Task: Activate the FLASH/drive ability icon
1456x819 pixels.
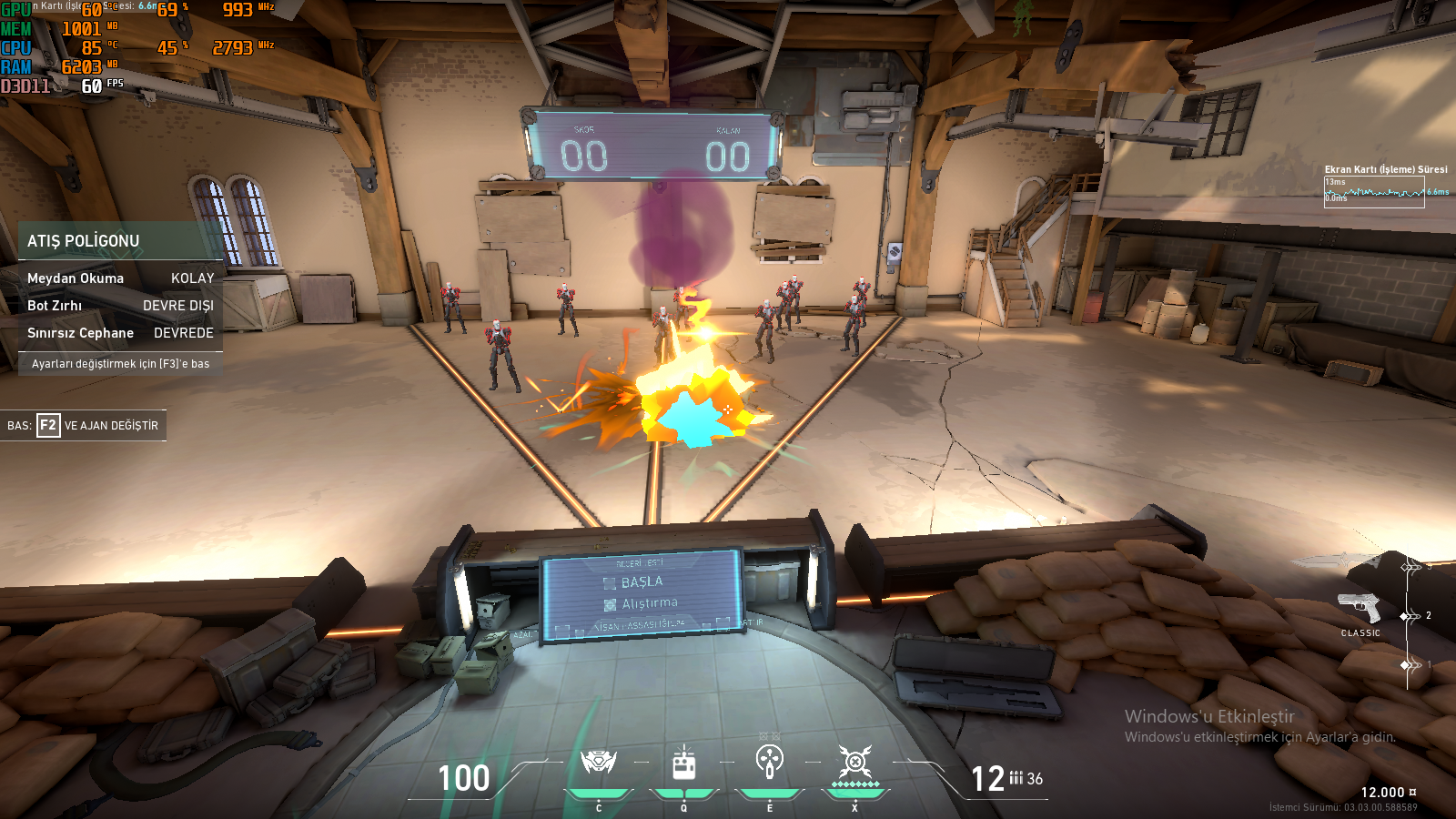Action: coord(684,763)
